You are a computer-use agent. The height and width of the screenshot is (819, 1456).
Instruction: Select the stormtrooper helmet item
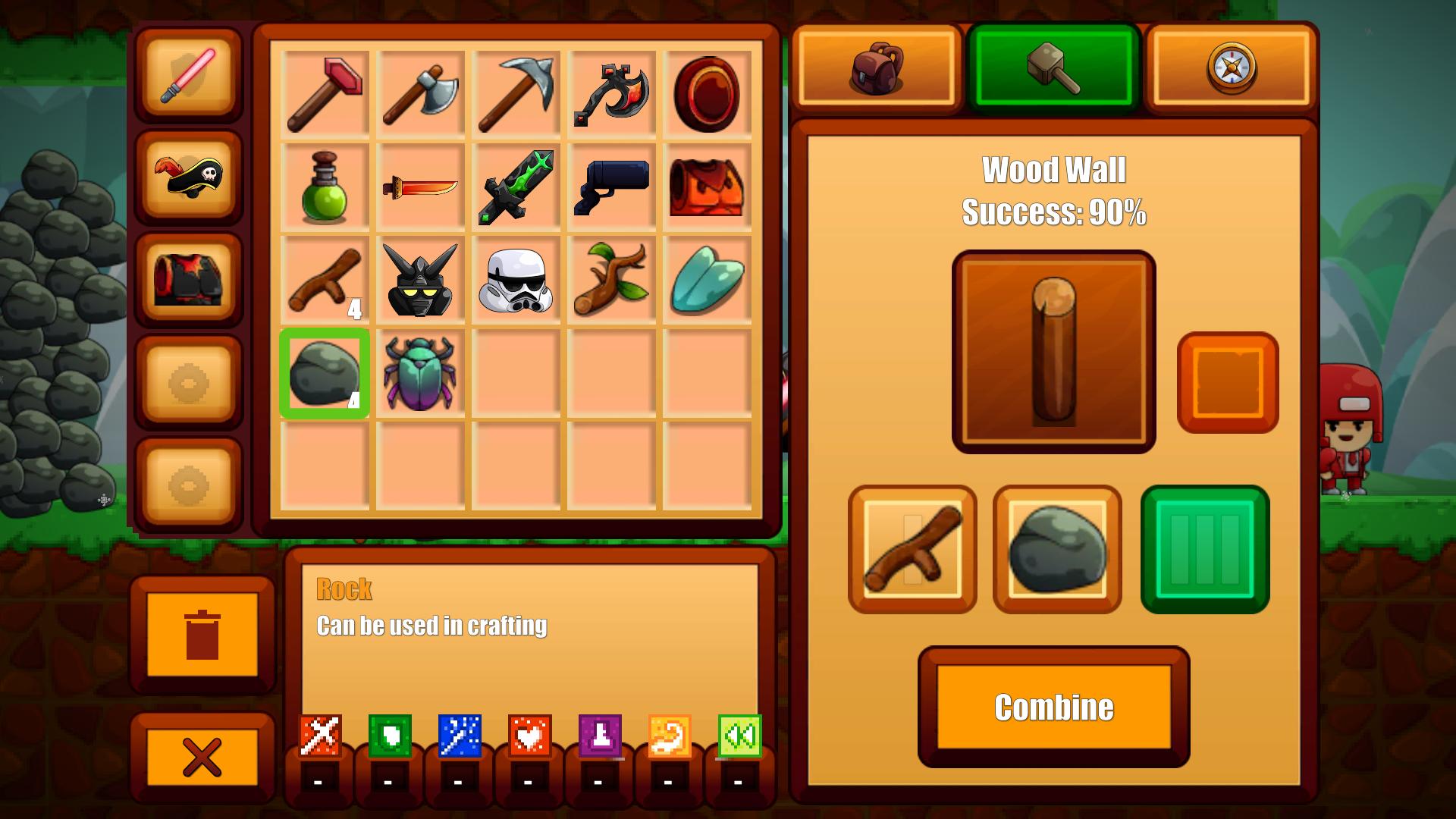(516, 279)
